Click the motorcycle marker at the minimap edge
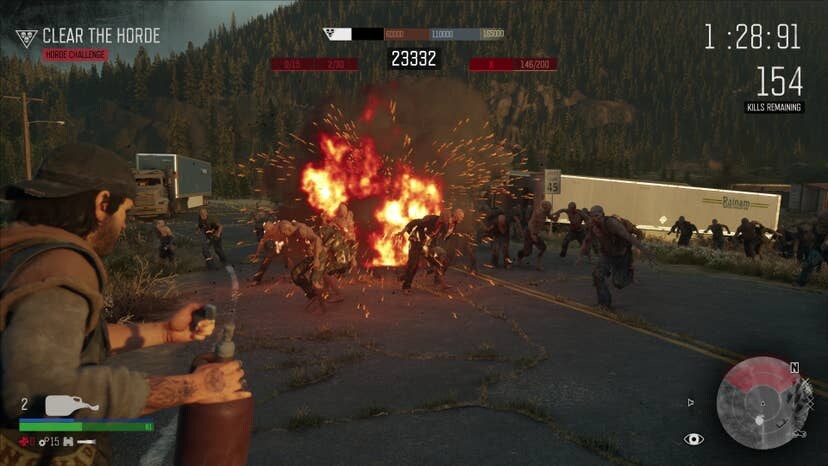The image size is (828, 466). click(x=799, y=434)
